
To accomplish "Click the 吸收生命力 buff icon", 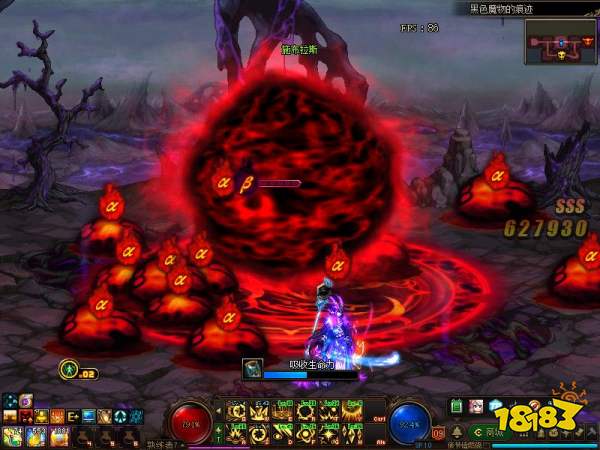I will (253, 369).
